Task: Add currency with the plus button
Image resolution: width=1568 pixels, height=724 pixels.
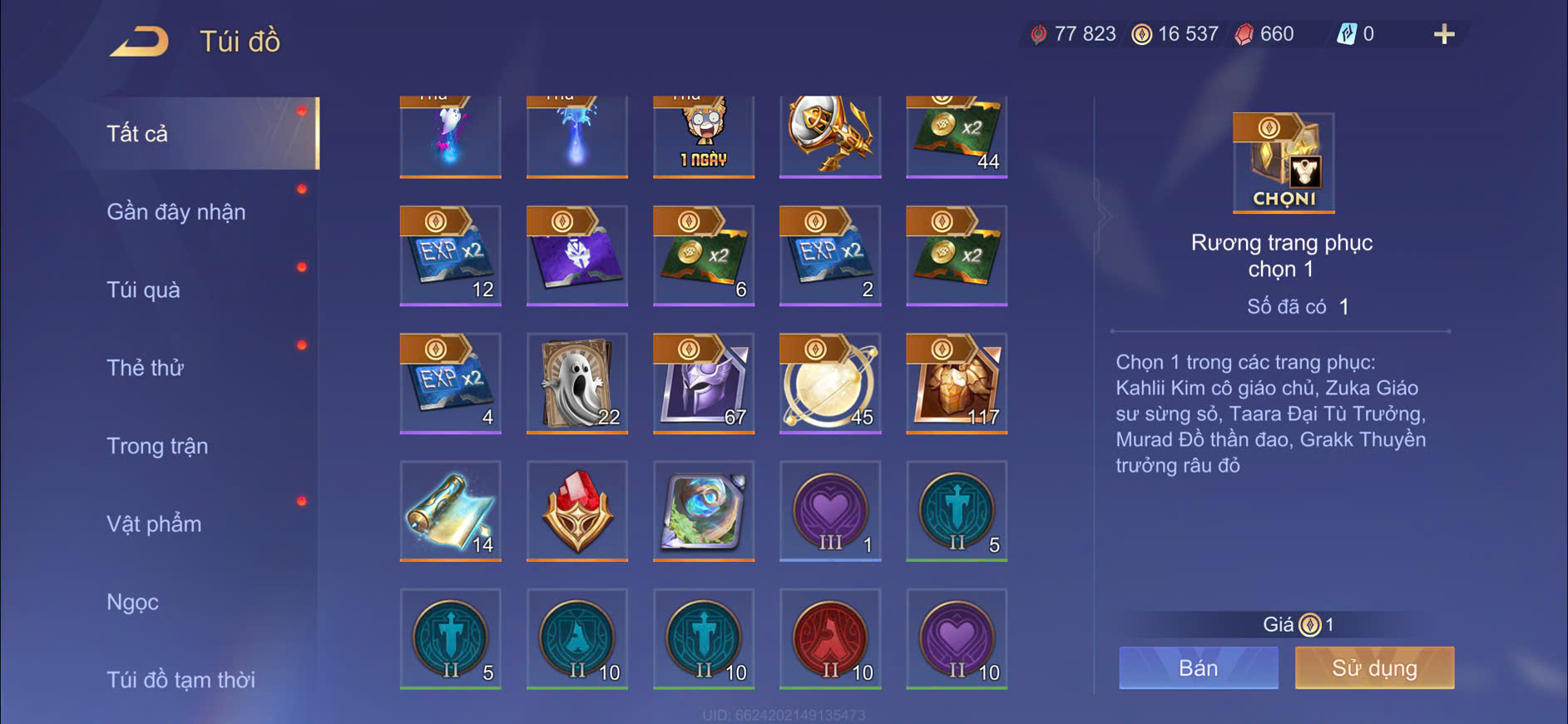Action: [x=1444, y=34]
